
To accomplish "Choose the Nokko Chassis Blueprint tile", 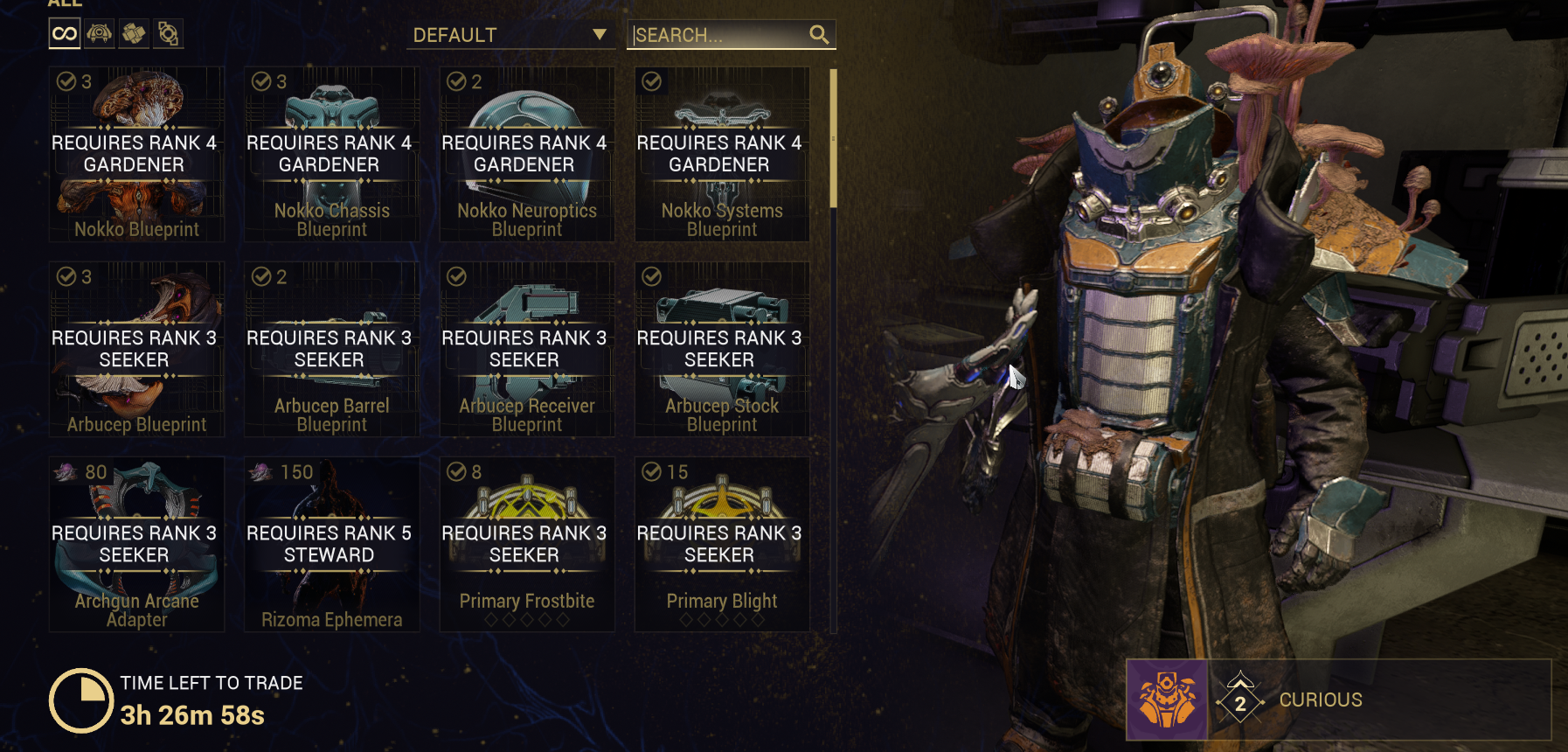I will point(331,154).
